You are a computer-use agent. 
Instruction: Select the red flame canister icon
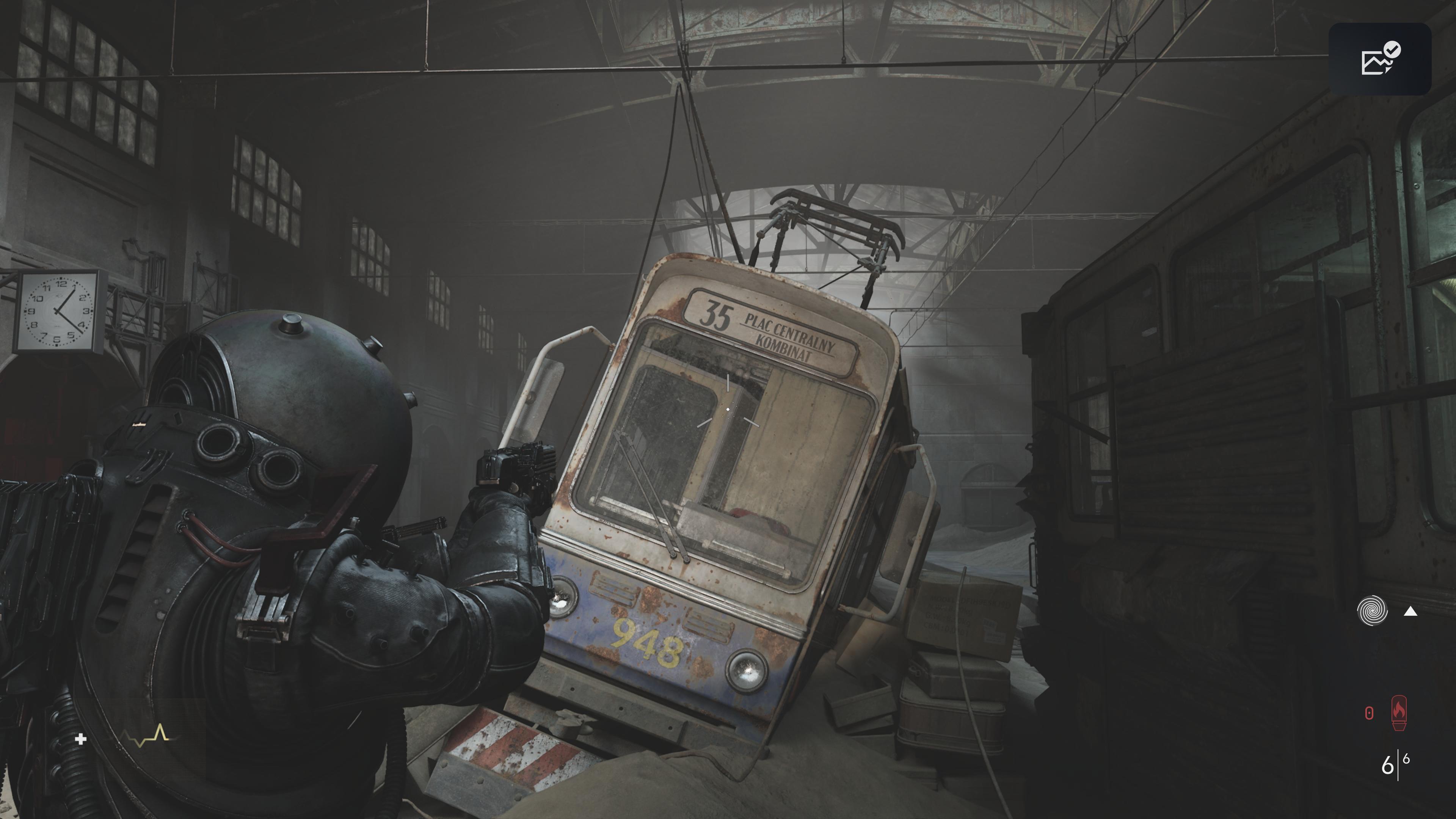[x=1399, y=712]
